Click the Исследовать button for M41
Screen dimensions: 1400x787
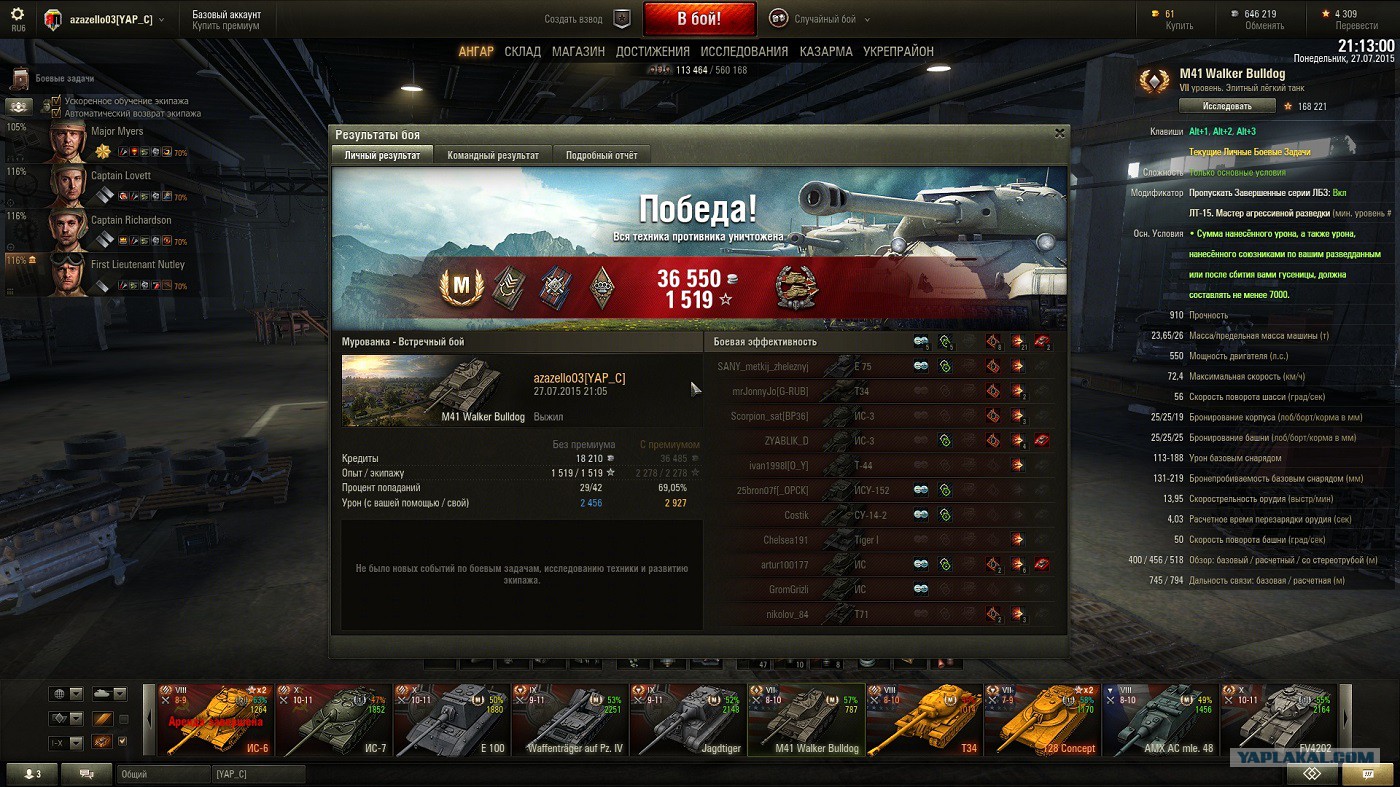click(x=1227, y=106)
